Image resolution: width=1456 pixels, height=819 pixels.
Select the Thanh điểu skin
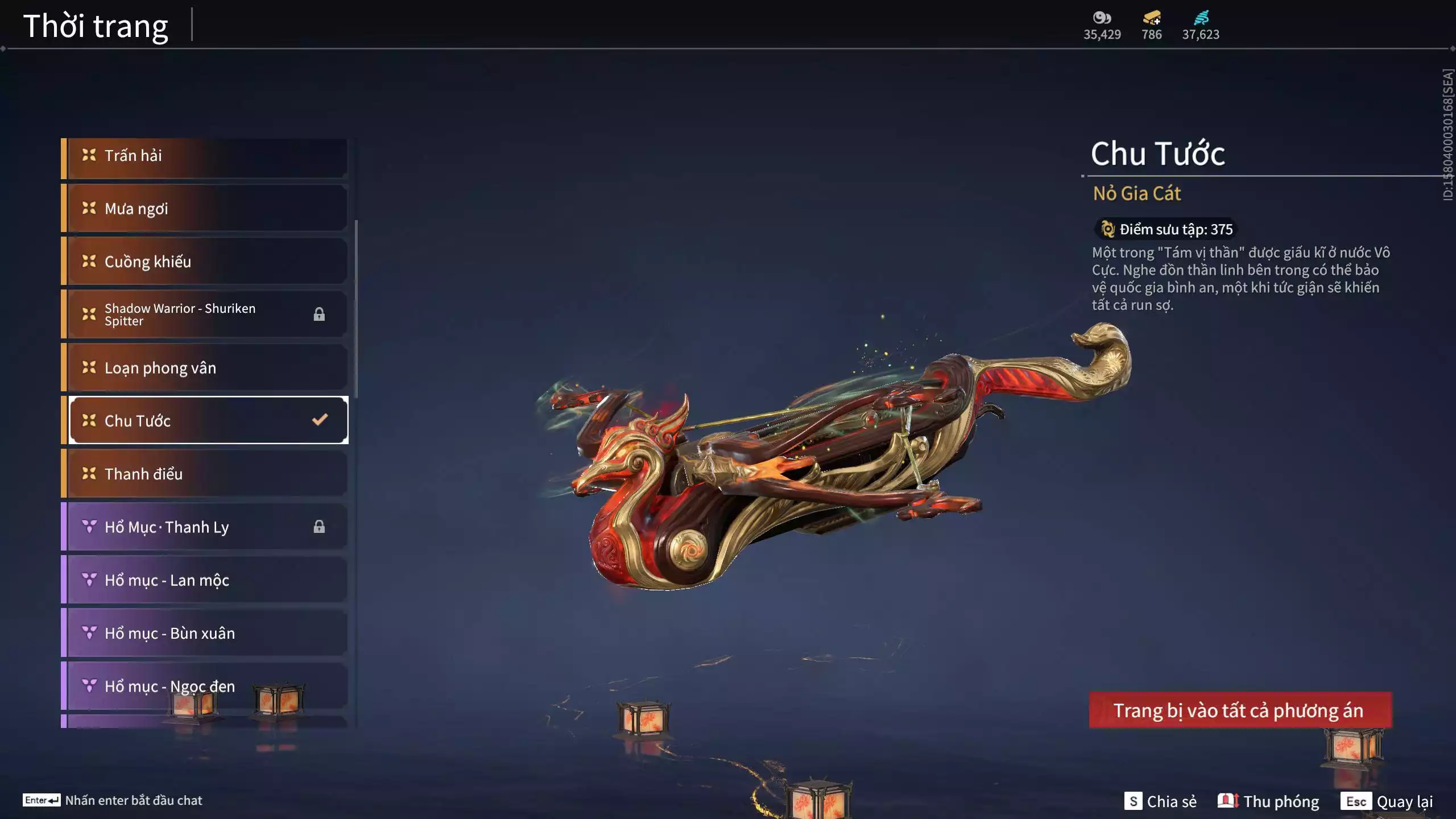[x=205, y=474]
